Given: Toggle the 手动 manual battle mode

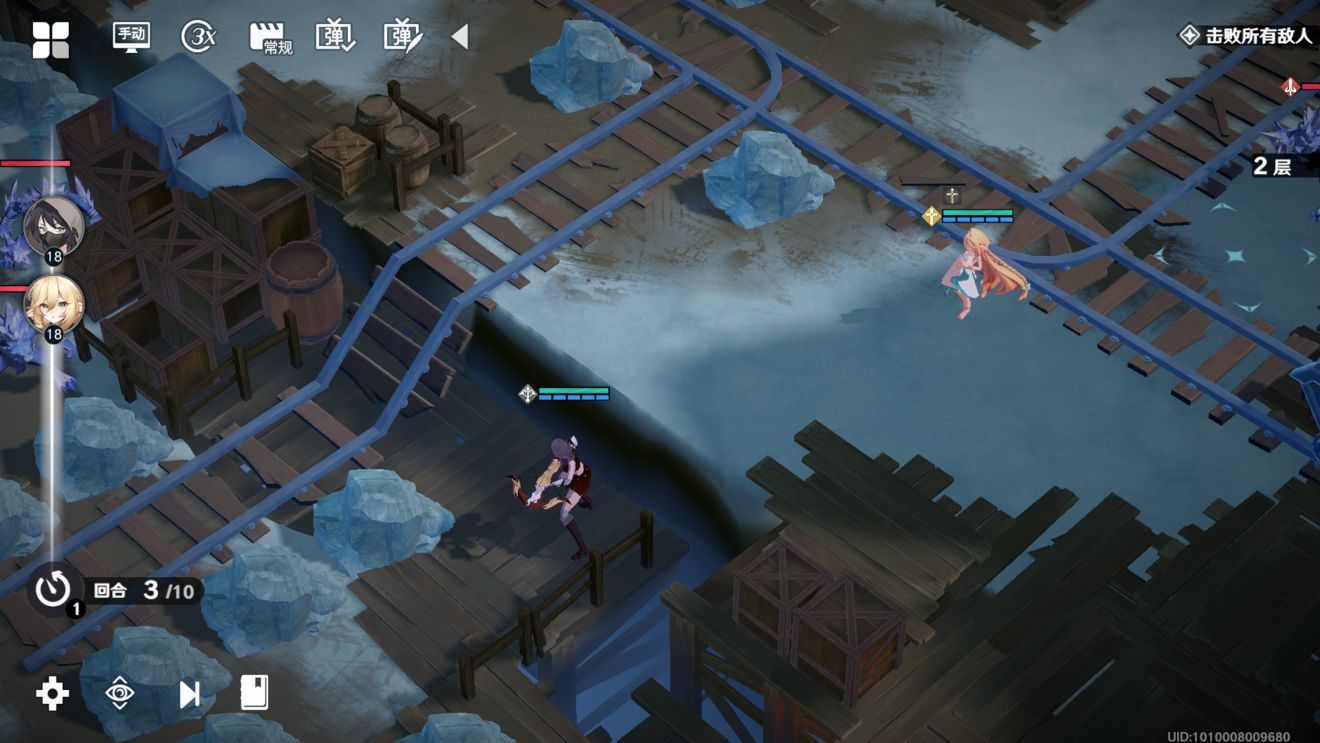Looking at the screenshot, I should [131, 37].
